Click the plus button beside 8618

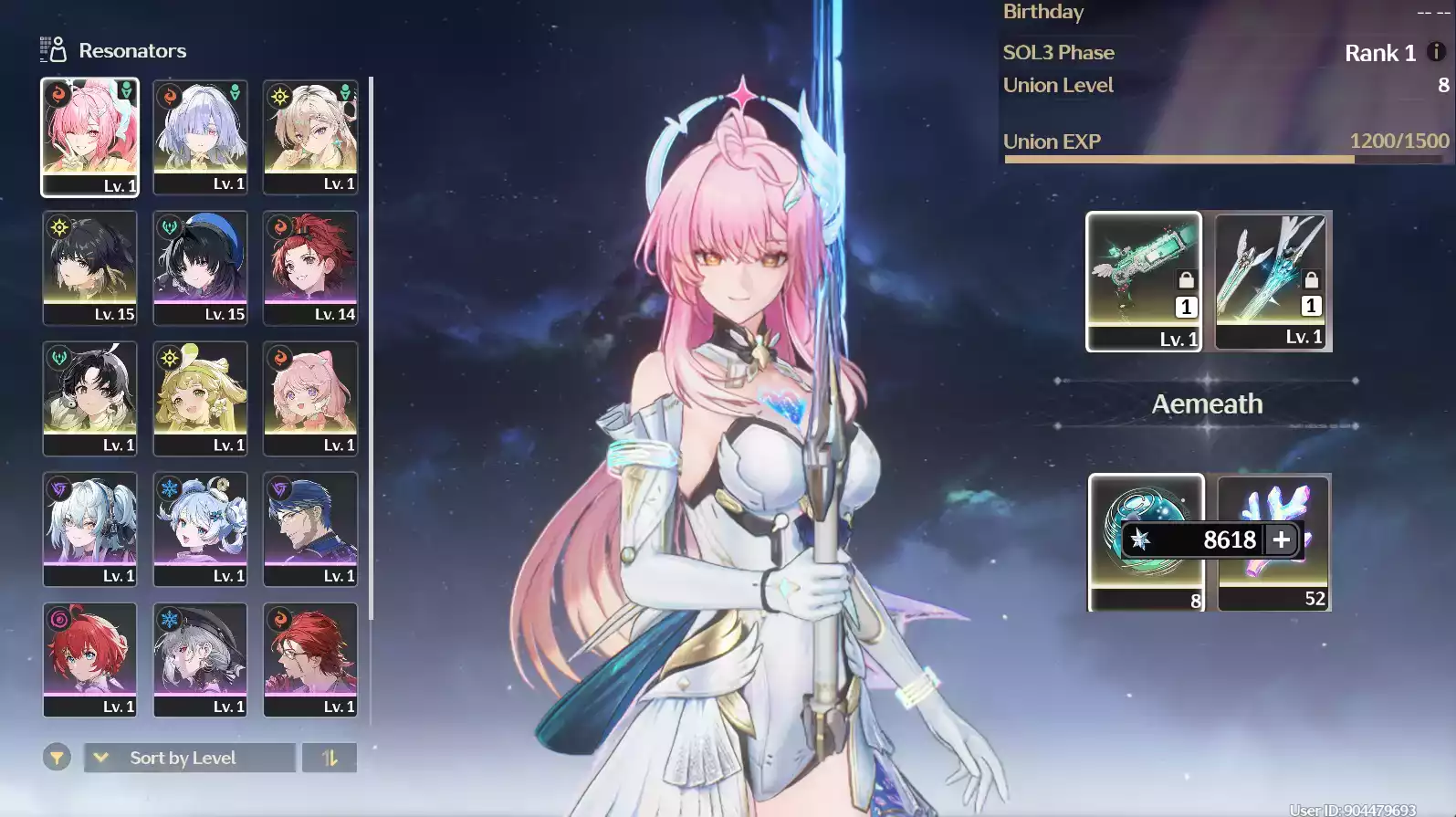tap(1281, 539)
